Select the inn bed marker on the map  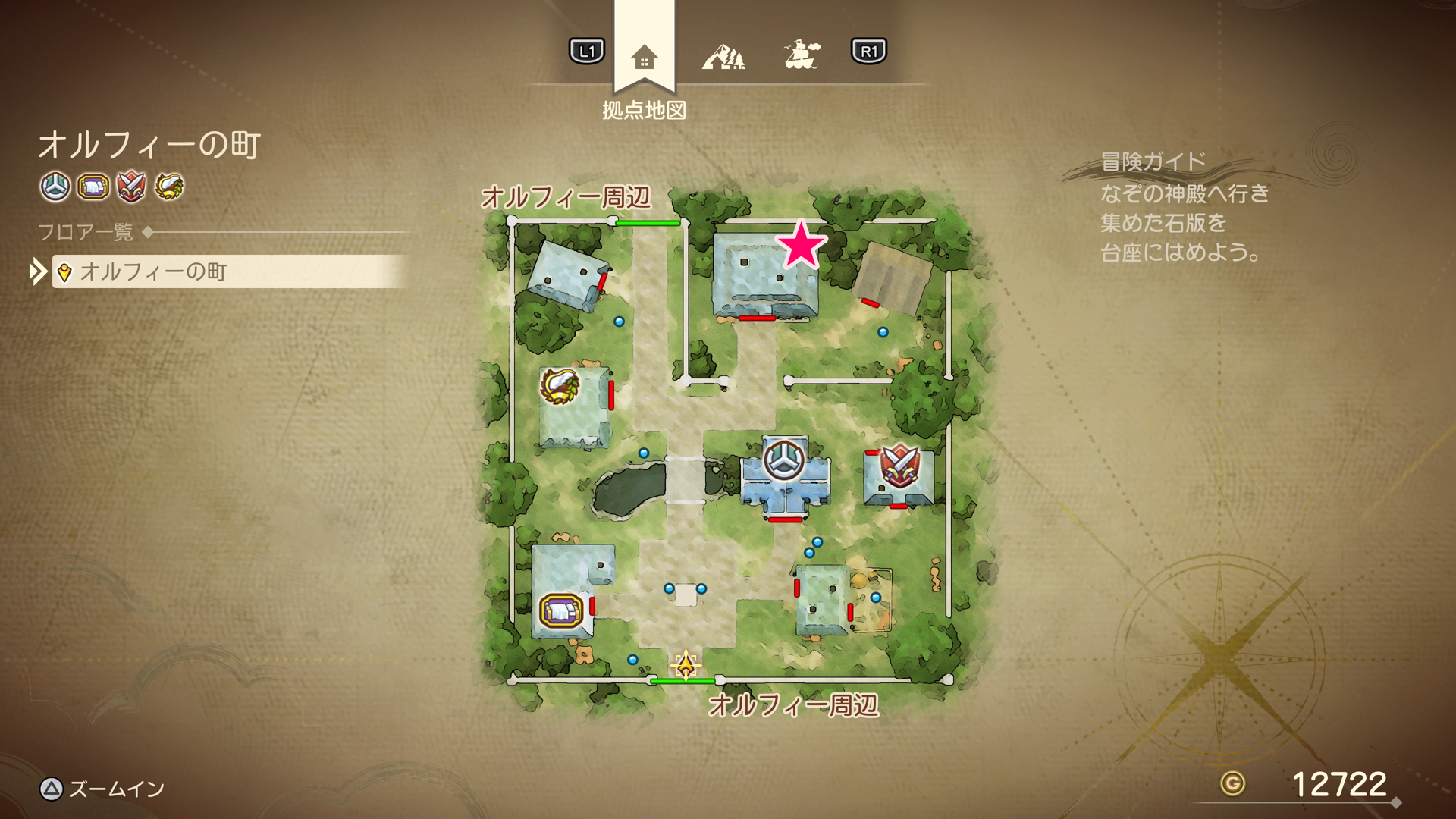click(561, 610)
